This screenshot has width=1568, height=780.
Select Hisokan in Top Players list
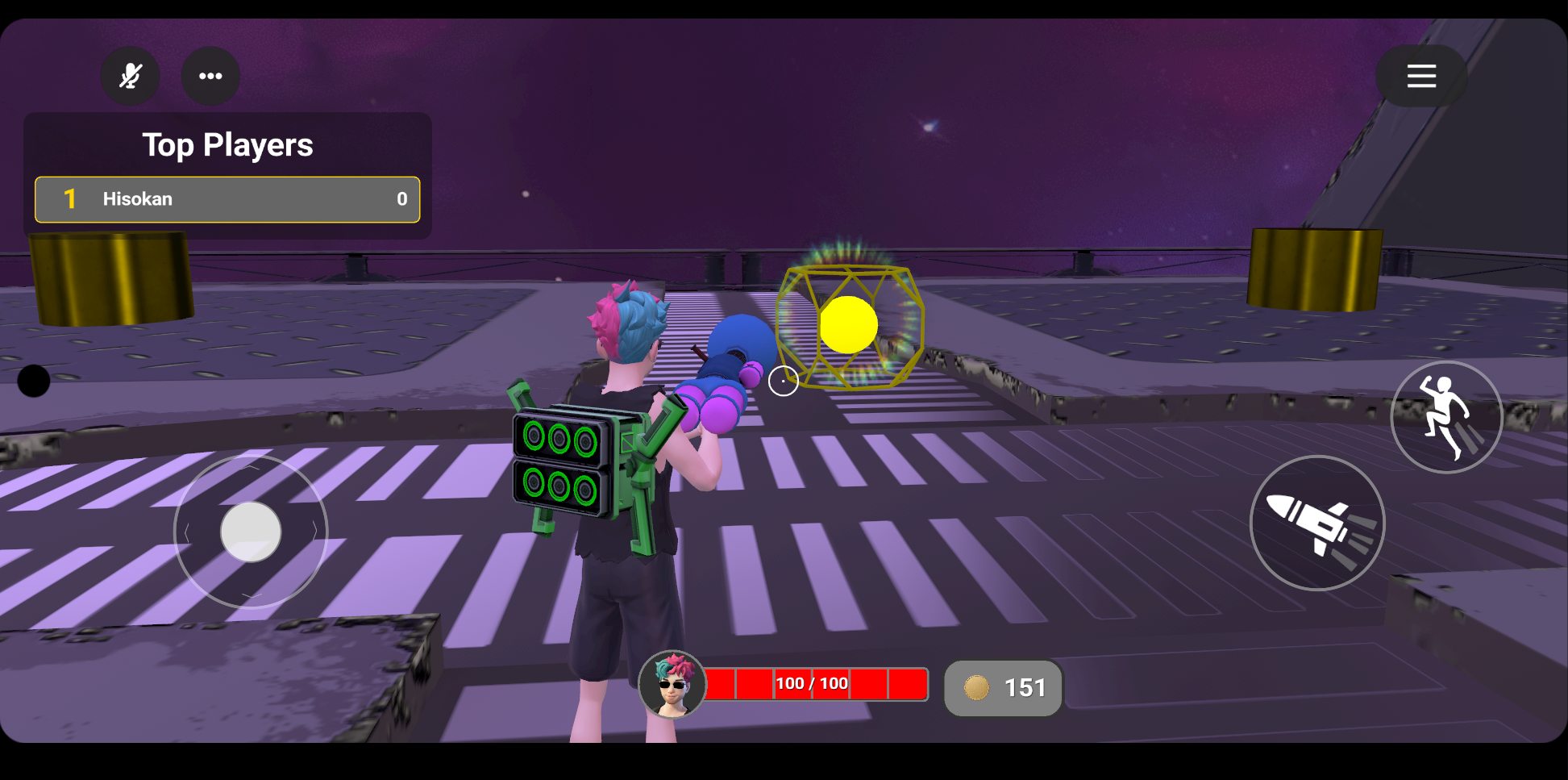pyautogui.click(x=227, y=199)
